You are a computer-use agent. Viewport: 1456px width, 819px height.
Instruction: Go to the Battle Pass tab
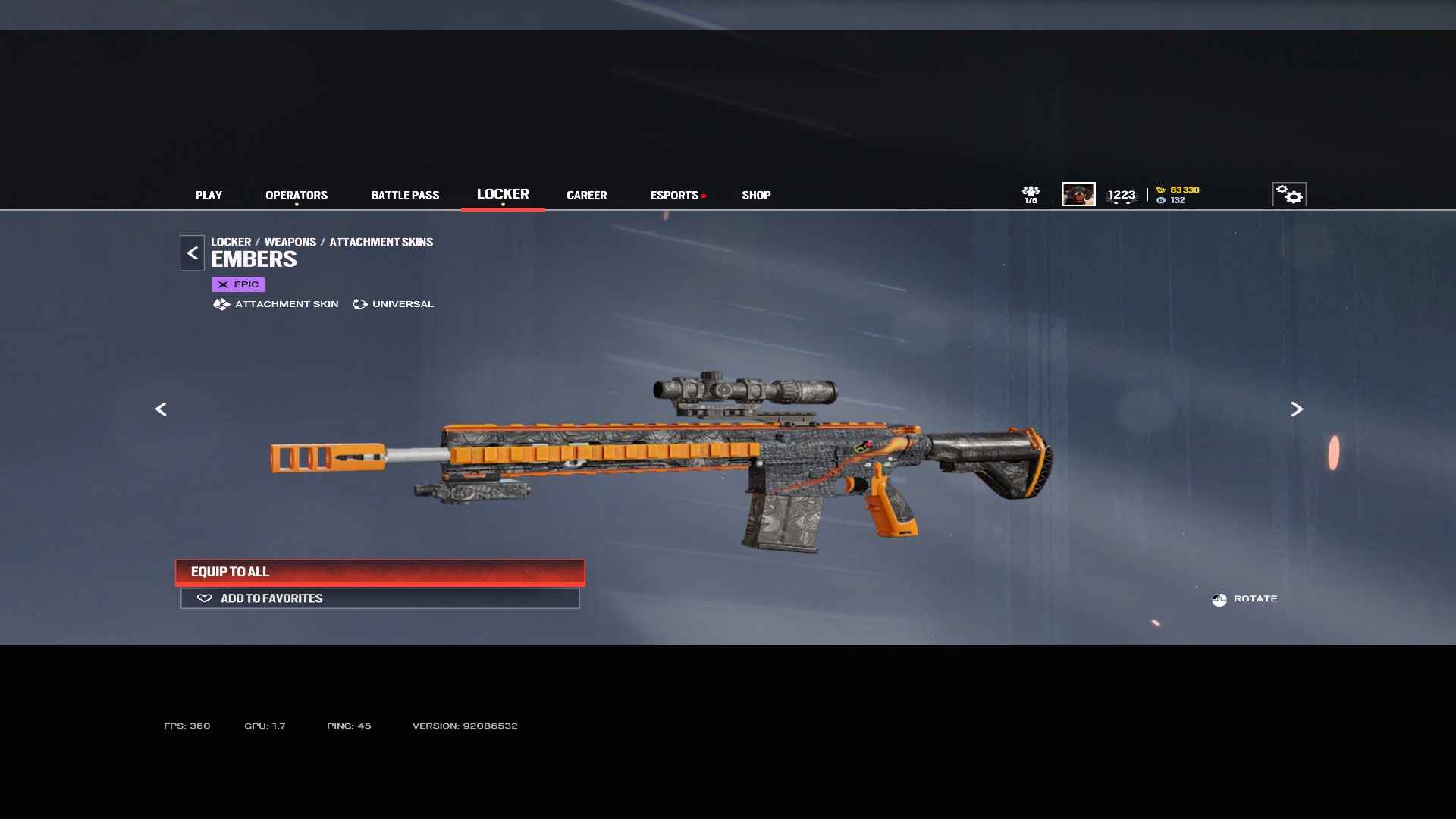[405, 195]
